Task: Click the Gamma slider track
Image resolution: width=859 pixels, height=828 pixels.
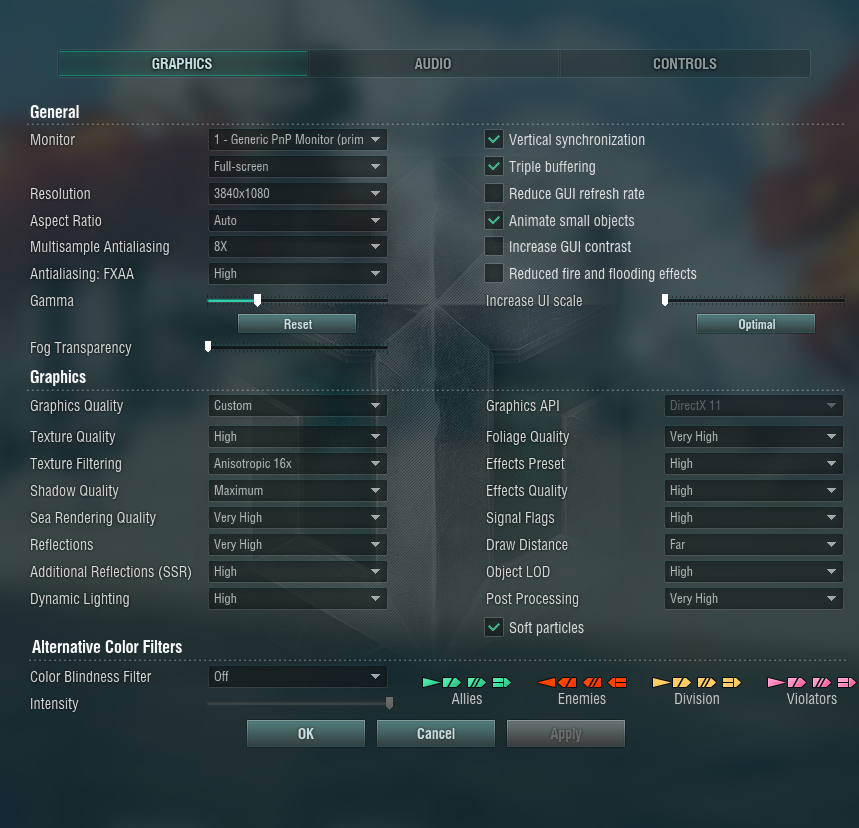Action: click(320, 300)
